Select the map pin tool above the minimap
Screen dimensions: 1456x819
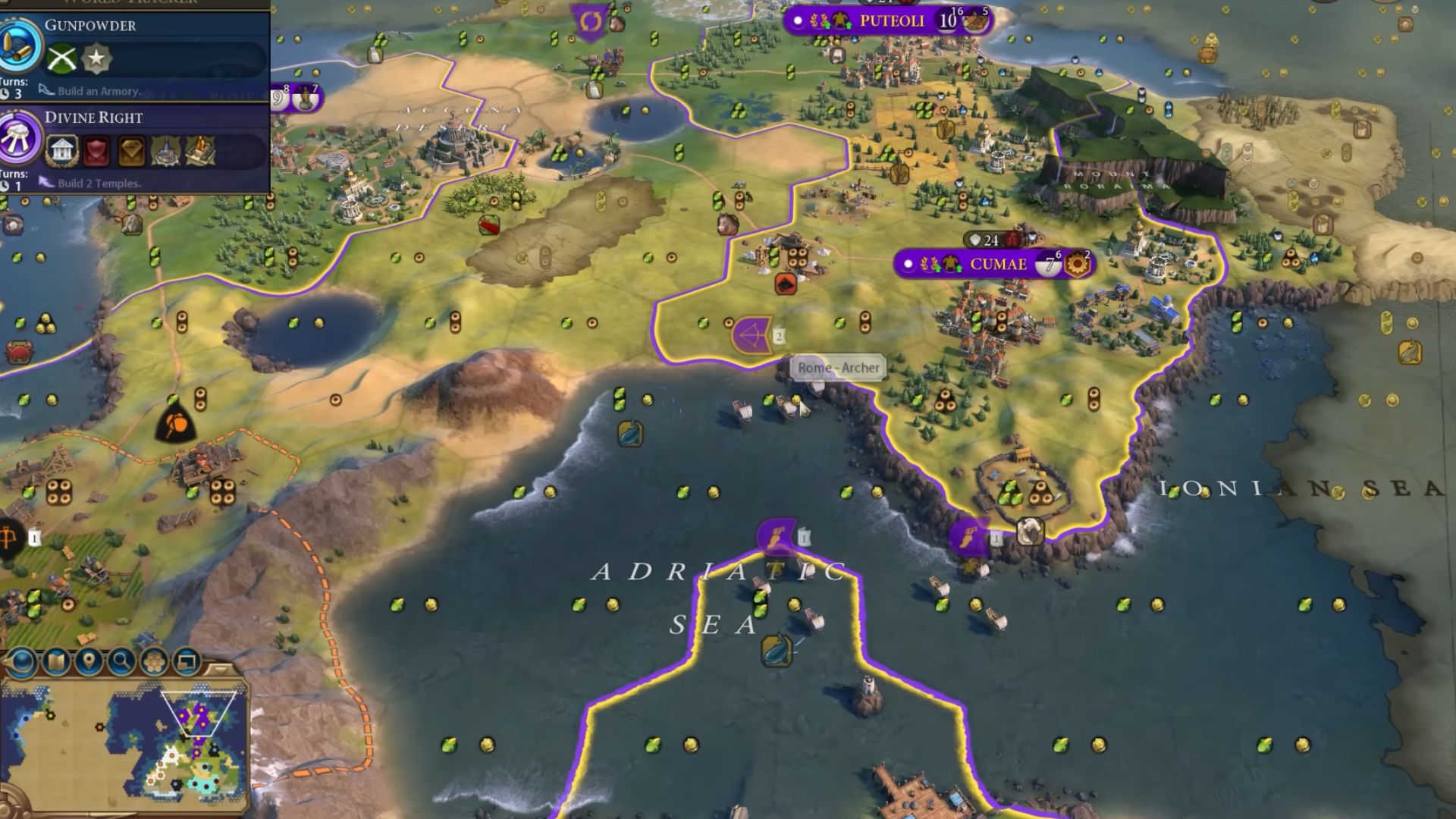coord(89,661)
